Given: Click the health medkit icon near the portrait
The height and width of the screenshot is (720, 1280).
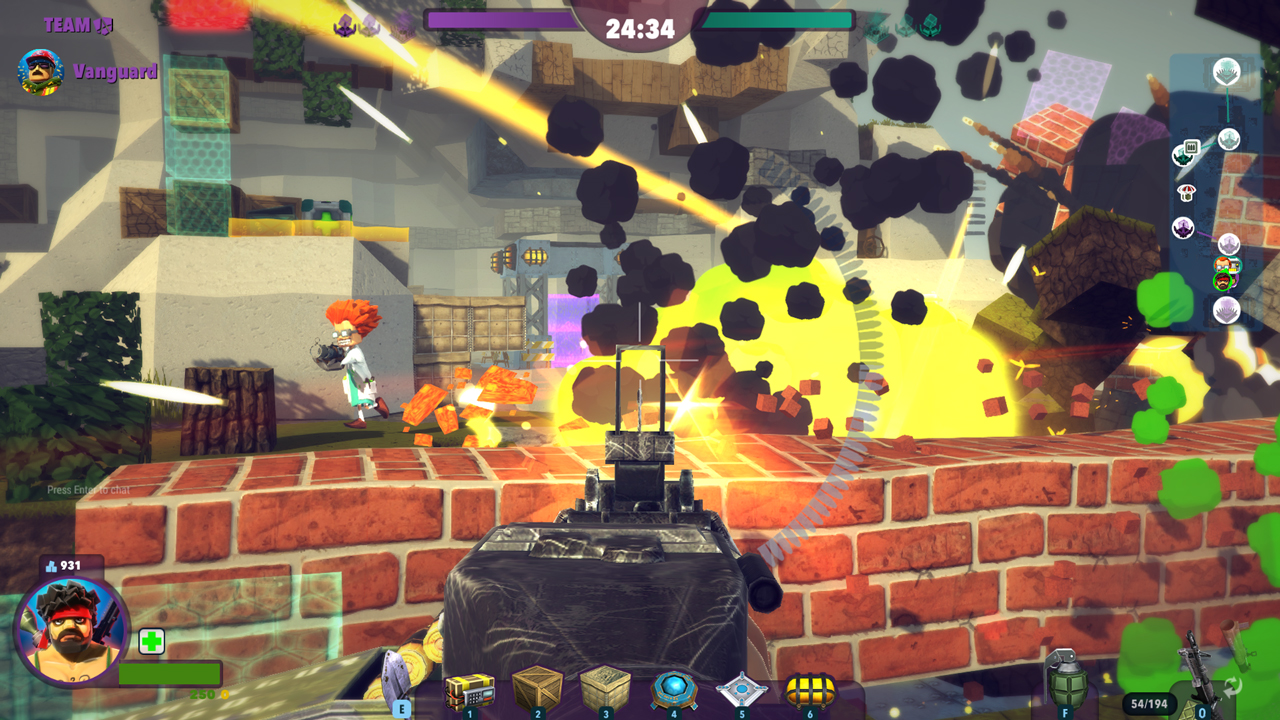Looking at the screenshot, I should tap(150, 642).
